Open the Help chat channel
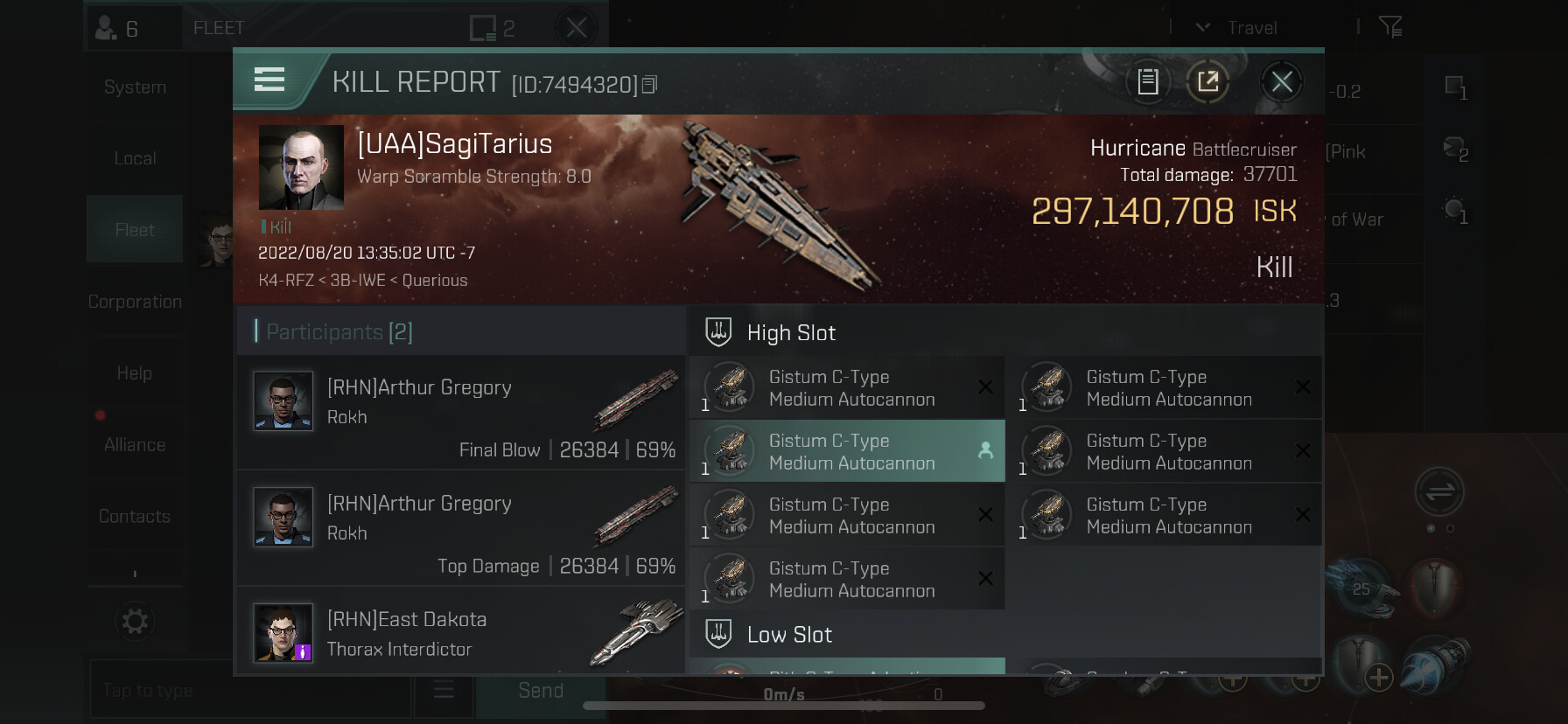Viewport: 1568px width, 724px height. (x=135, y=373)
